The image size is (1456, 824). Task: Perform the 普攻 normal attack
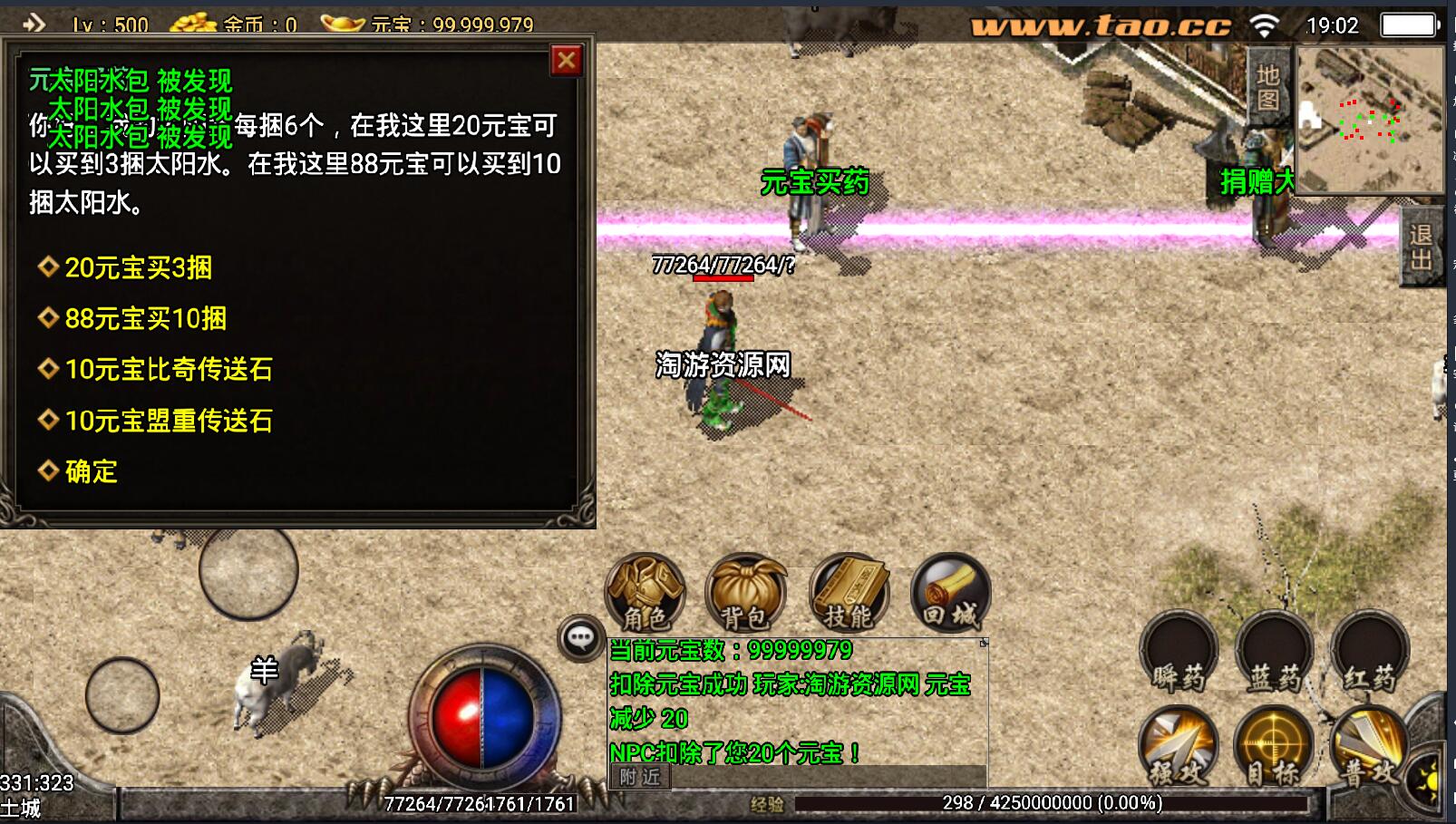tap(1370, 747)
